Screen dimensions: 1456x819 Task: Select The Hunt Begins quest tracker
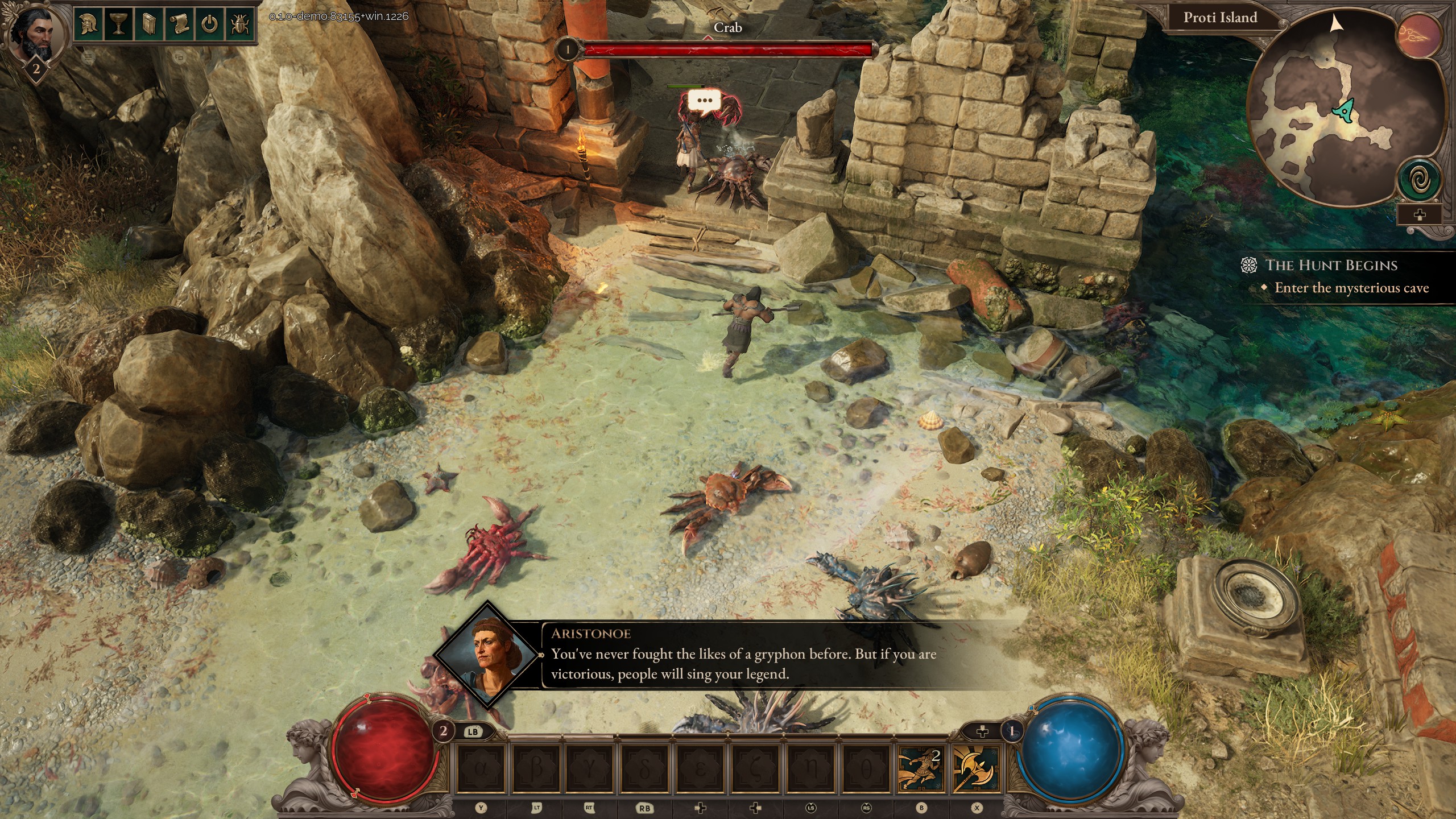coord(1331,266)
